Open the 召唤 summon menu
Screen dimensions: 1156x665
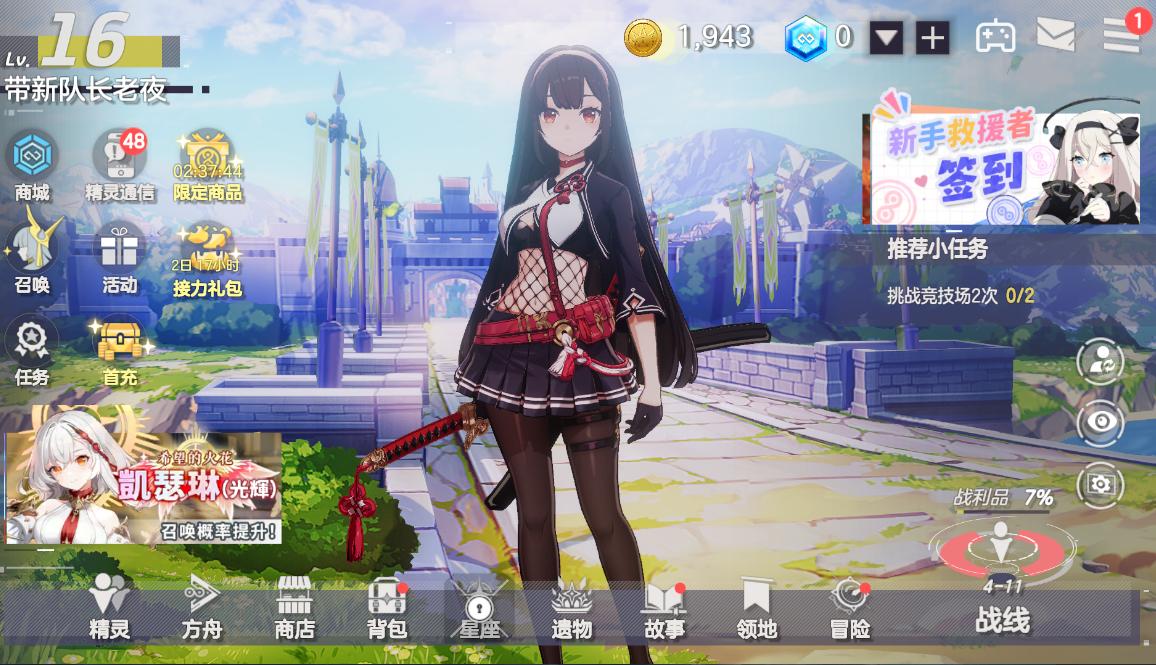(32, 256)
